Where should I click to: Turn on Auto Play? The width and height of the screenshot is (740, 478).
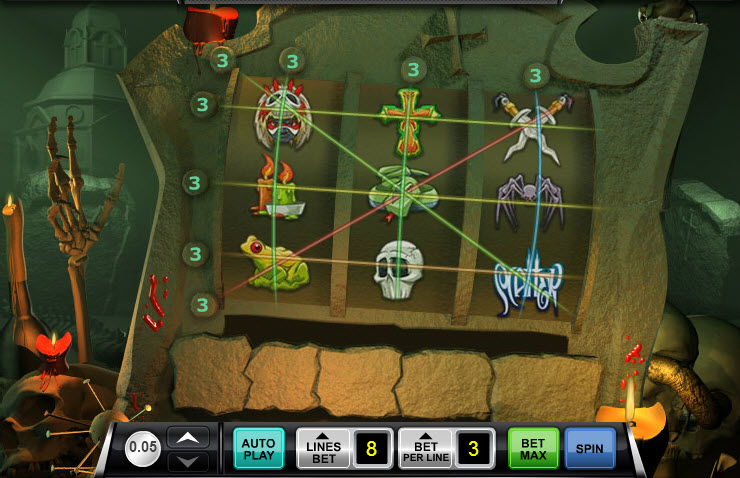(x=259, y=448)
